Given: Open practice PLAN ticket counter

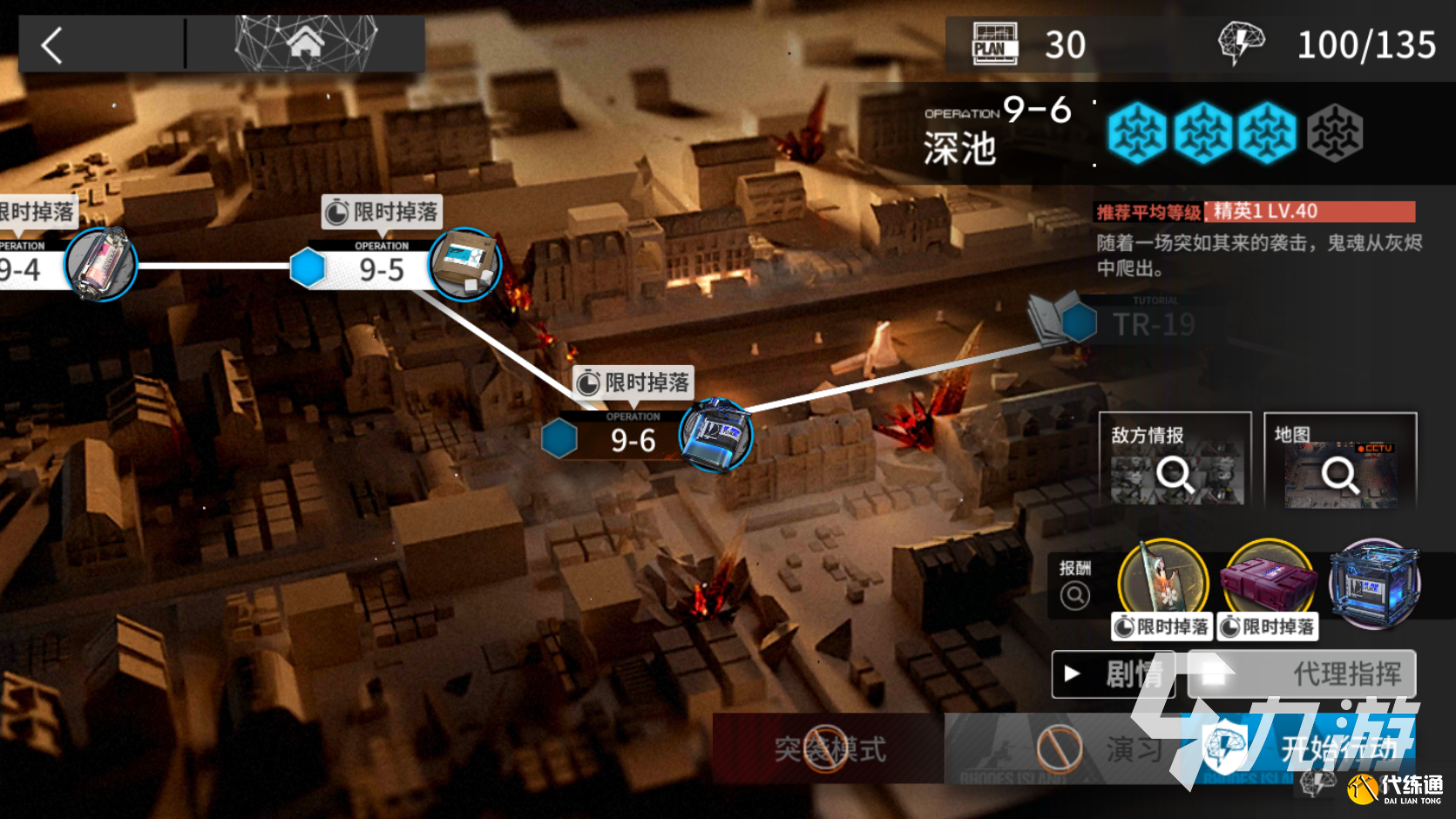Looking at the screenshot, I should pyautogui.click(x=1028, y=45).
